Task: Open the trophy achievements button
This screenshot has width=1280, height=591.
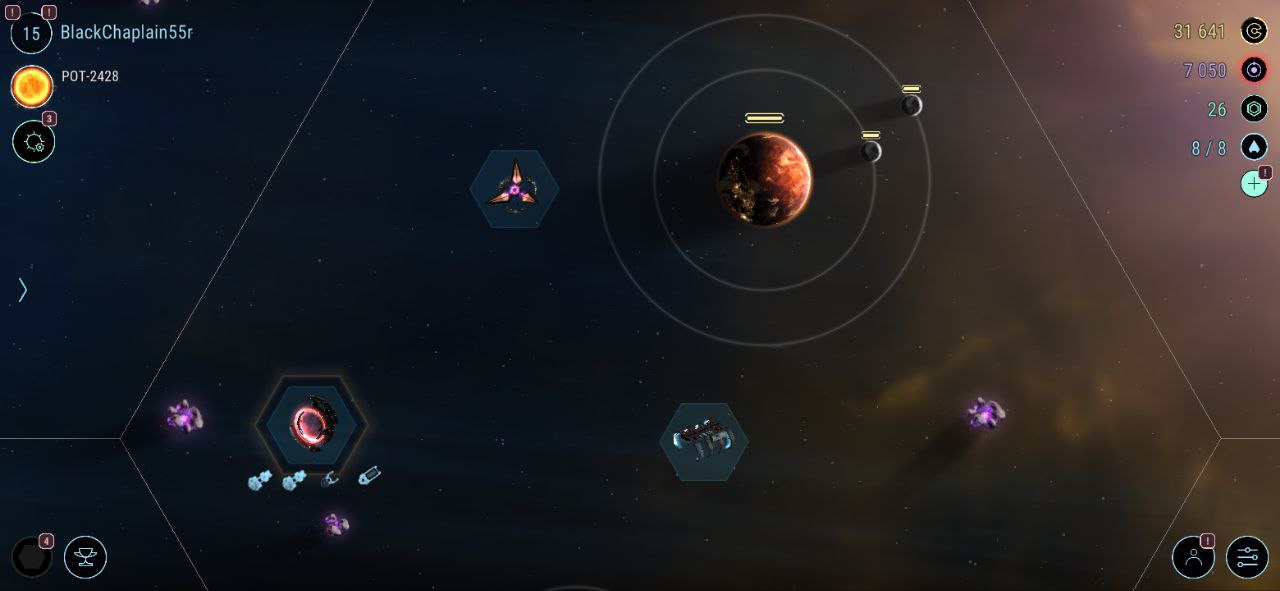Action: click(x=85, y=557)
